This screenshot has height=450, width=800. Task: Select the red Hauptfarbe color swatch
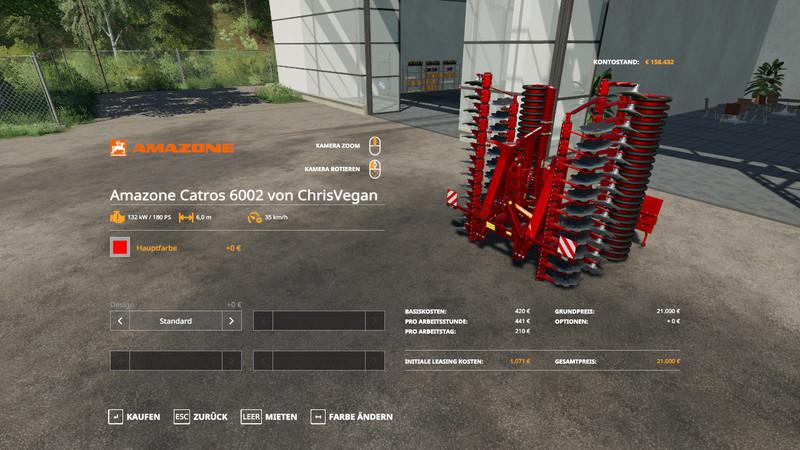[120, 247]
